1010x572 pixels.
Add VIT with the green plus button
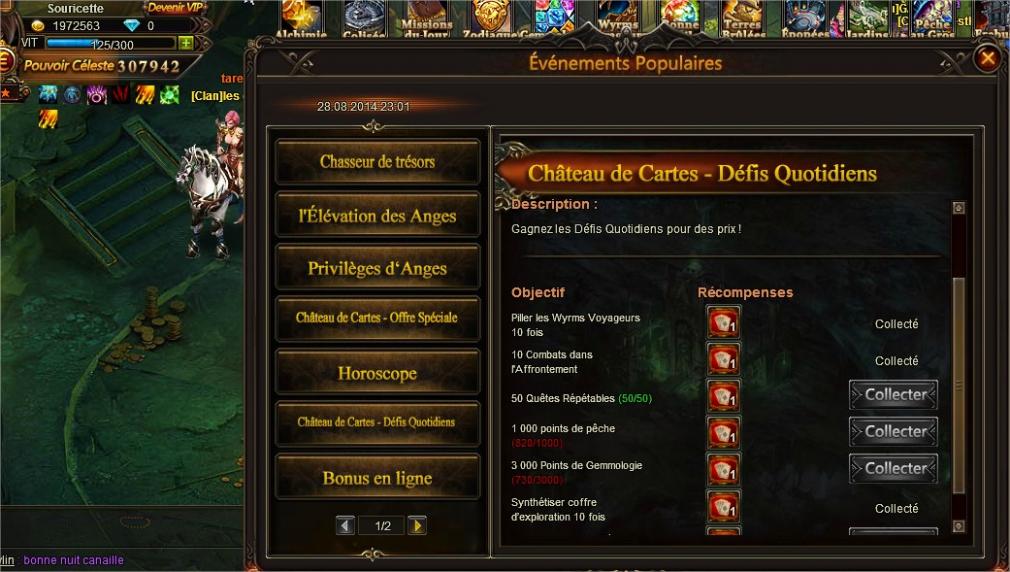[185, 44]
